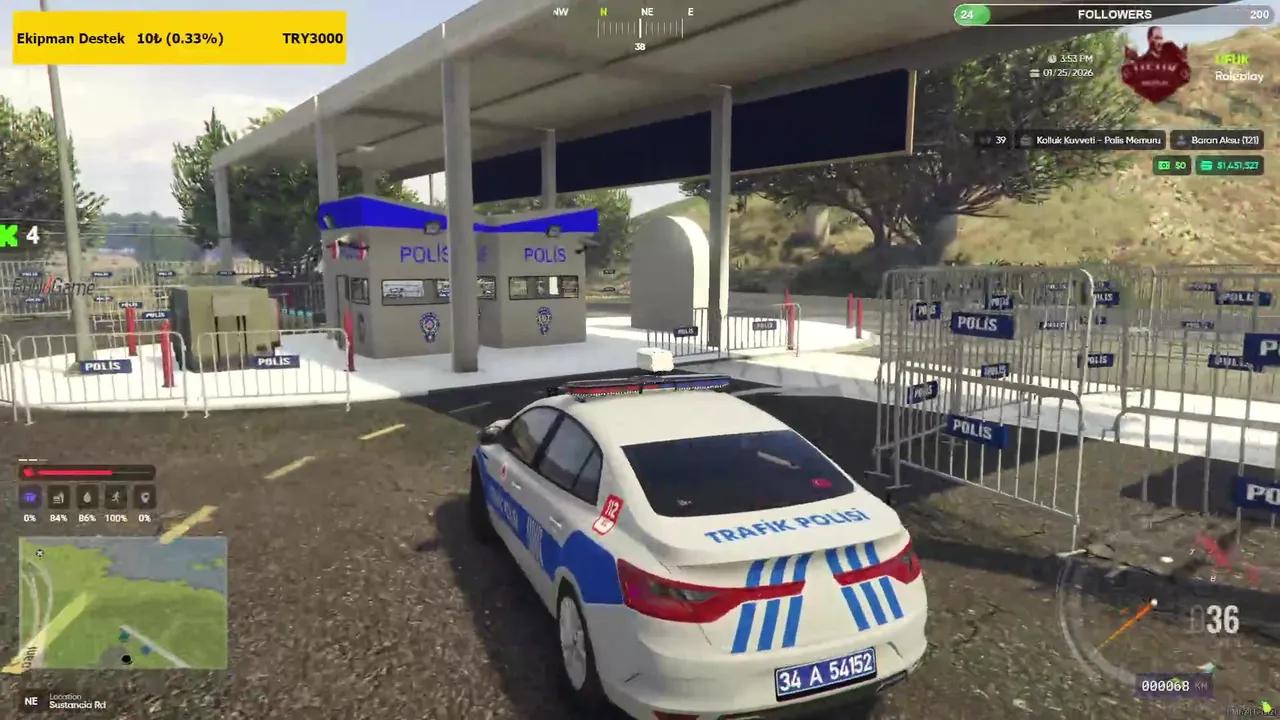Click the minimap
Screen dimensions: 1280x720
(x=123, y=603)
